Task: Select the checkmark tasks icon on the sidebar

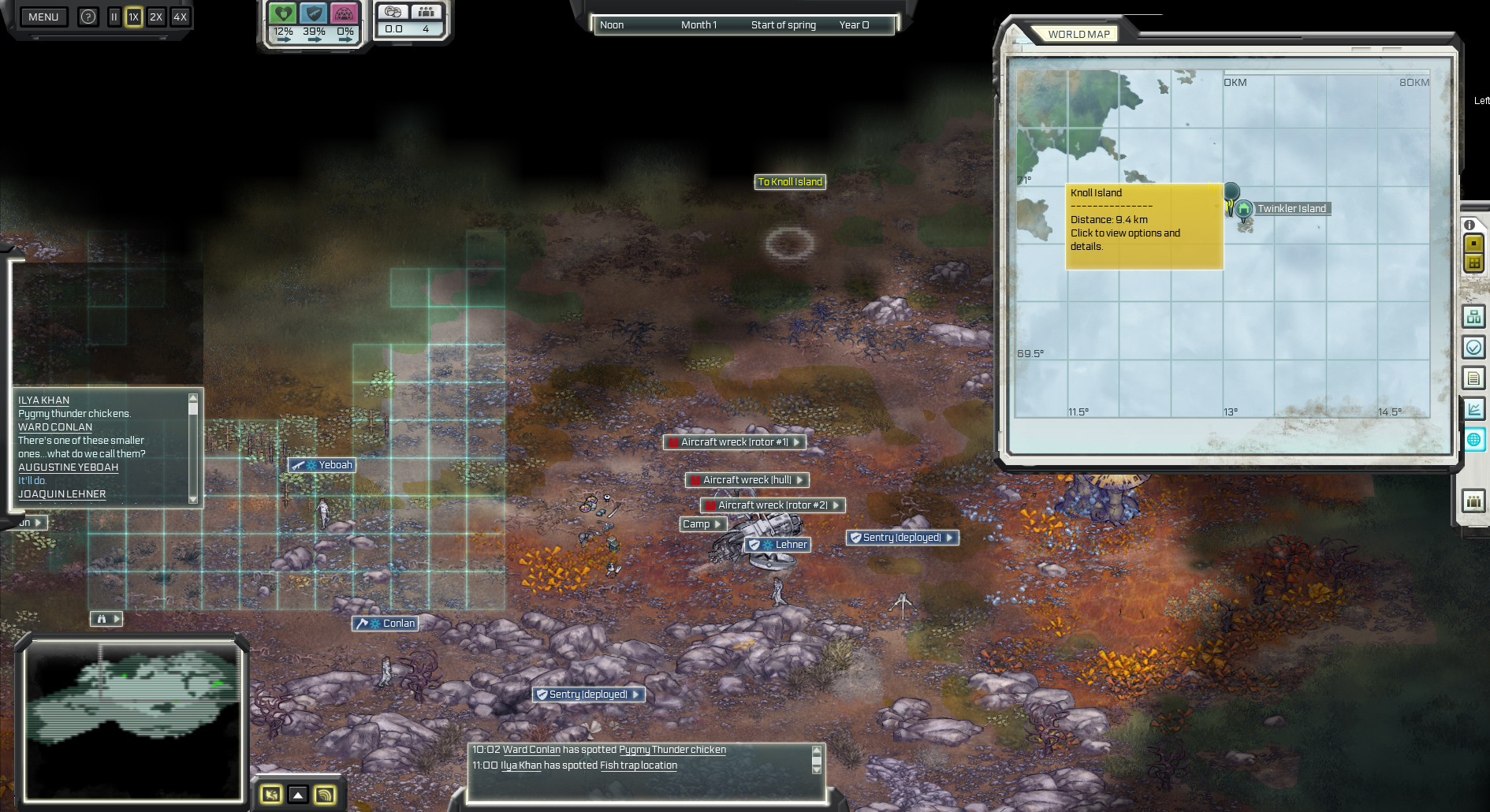Action: (x=1474, y=347)
